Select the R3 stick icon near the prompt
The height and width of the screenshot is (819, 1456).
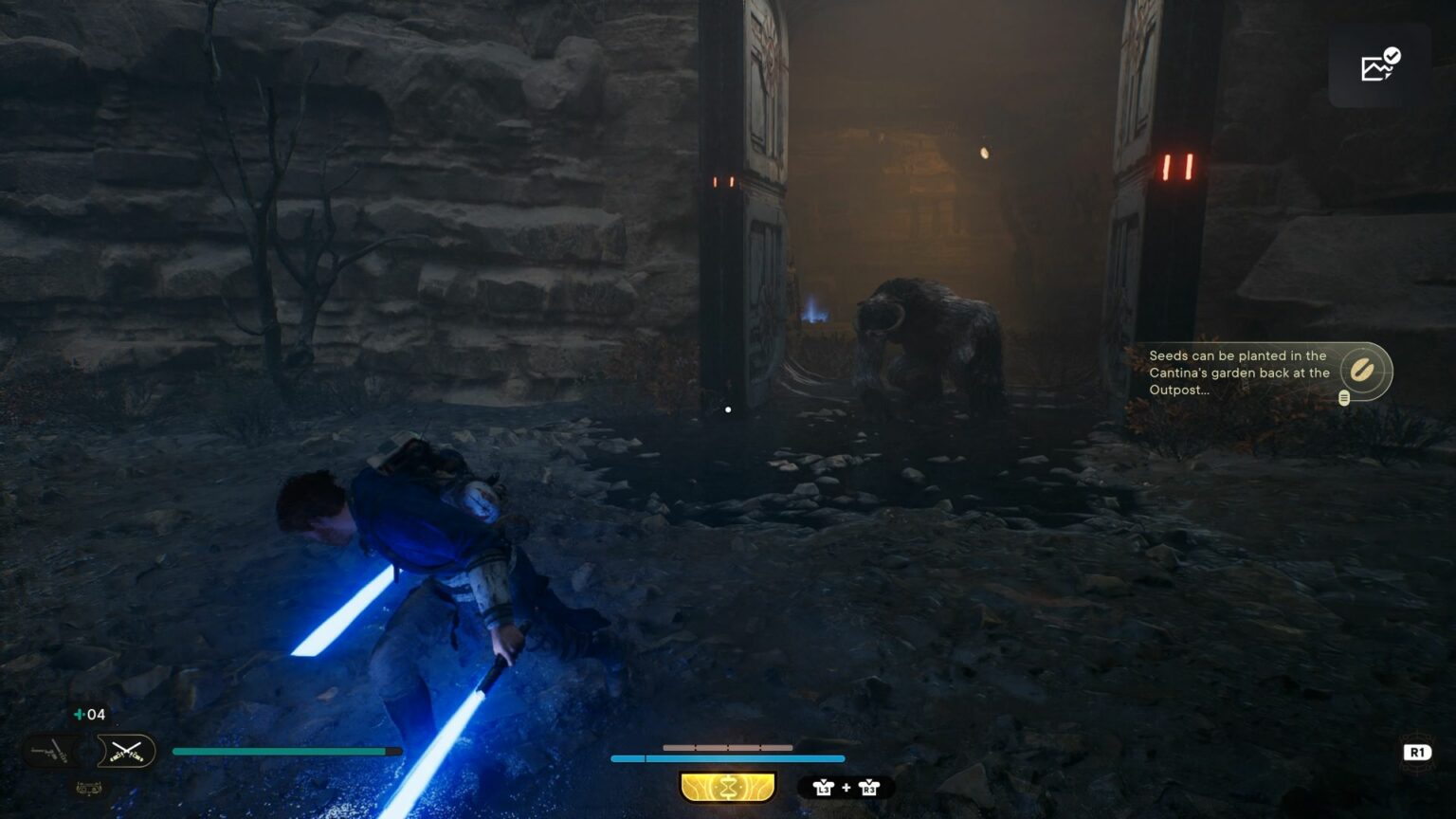pyautogui.click(x=869, y=788)
